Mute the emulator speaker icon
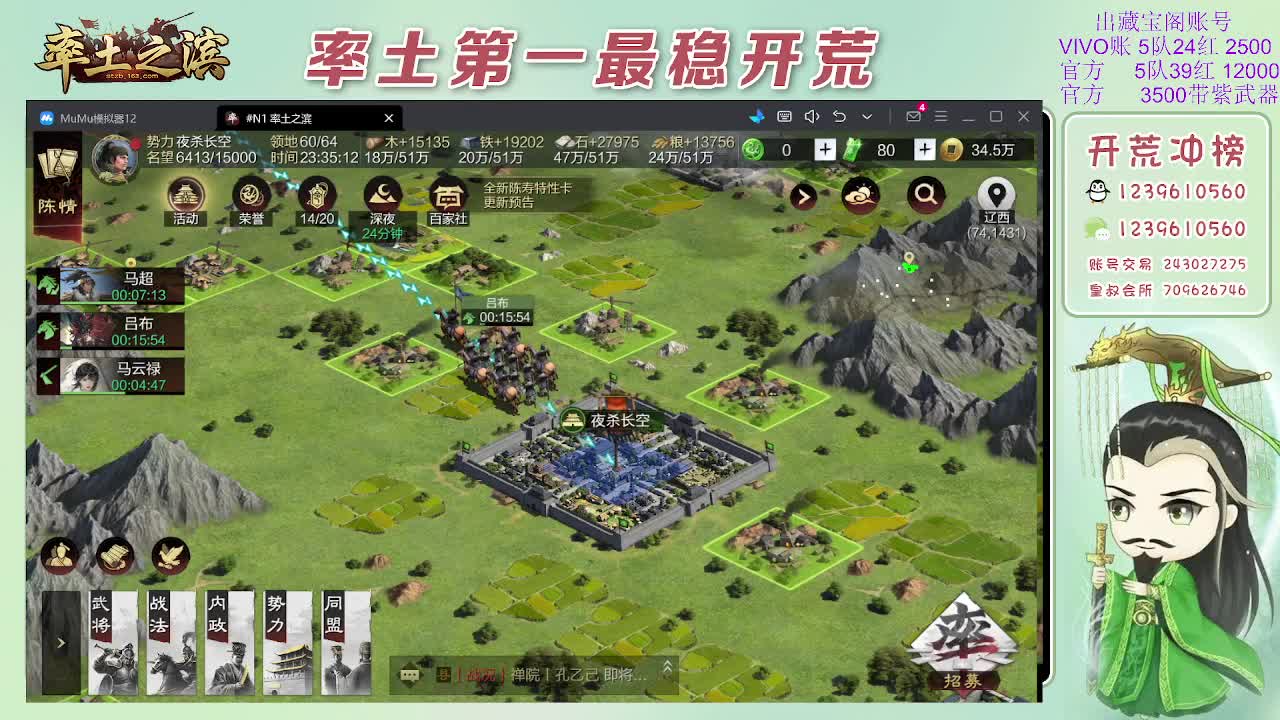The width and height of the screenshot is (1280, 720). (812, 117)
